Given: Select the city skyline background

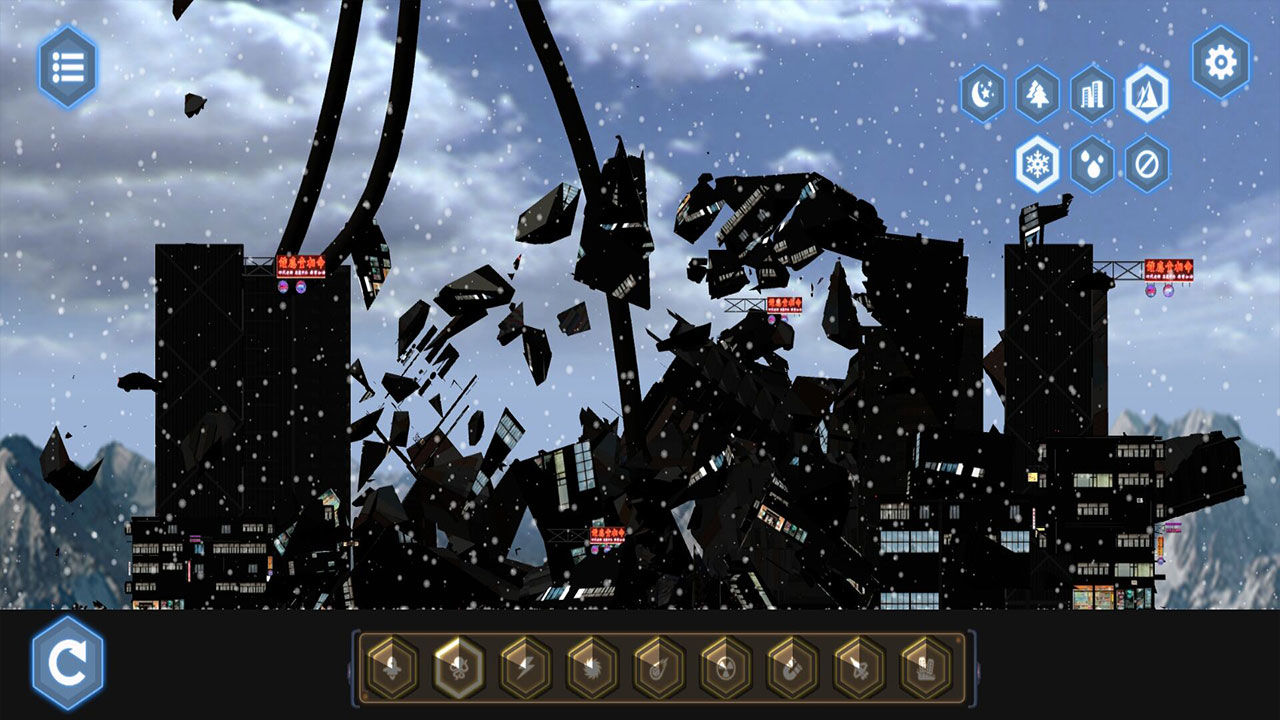Looking at the screenshot, I should click(x=1092, y=94).
